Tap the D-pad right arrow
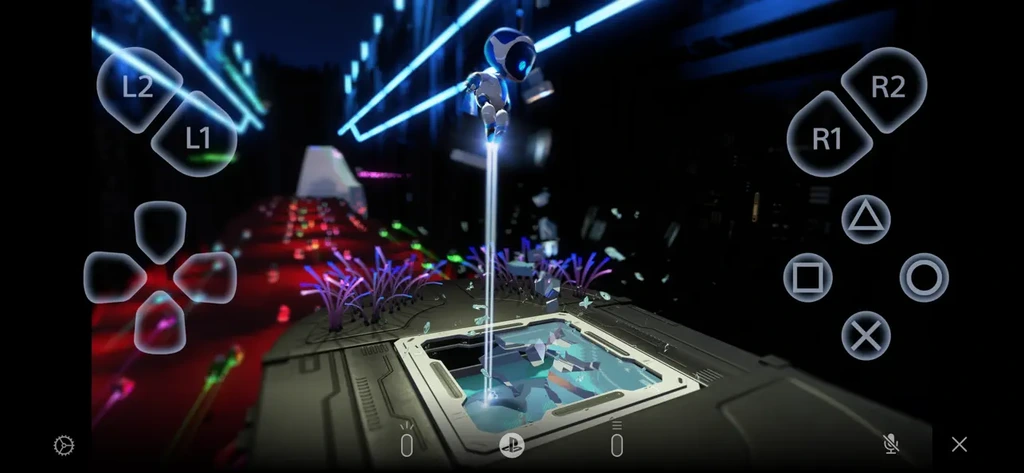This screenshot has width=1024, height=473. point(207,277)
